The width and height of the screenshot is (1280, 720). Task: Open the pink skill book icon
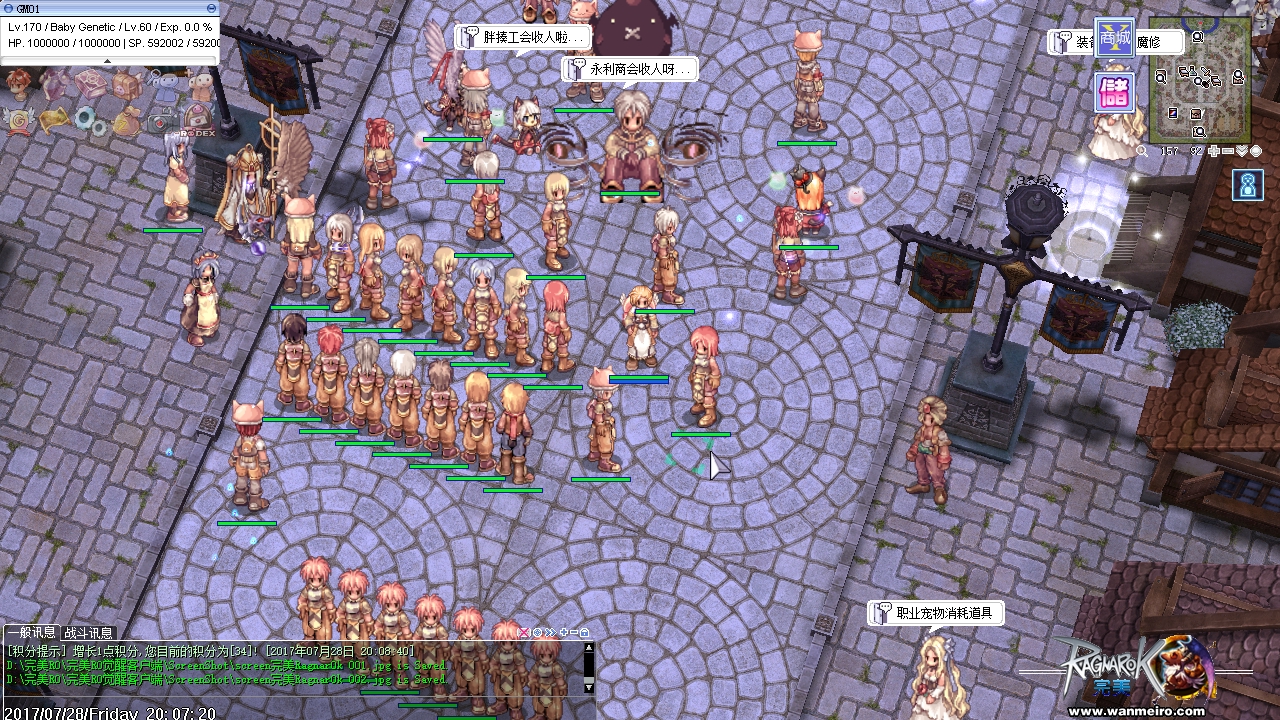click(90, 84)
